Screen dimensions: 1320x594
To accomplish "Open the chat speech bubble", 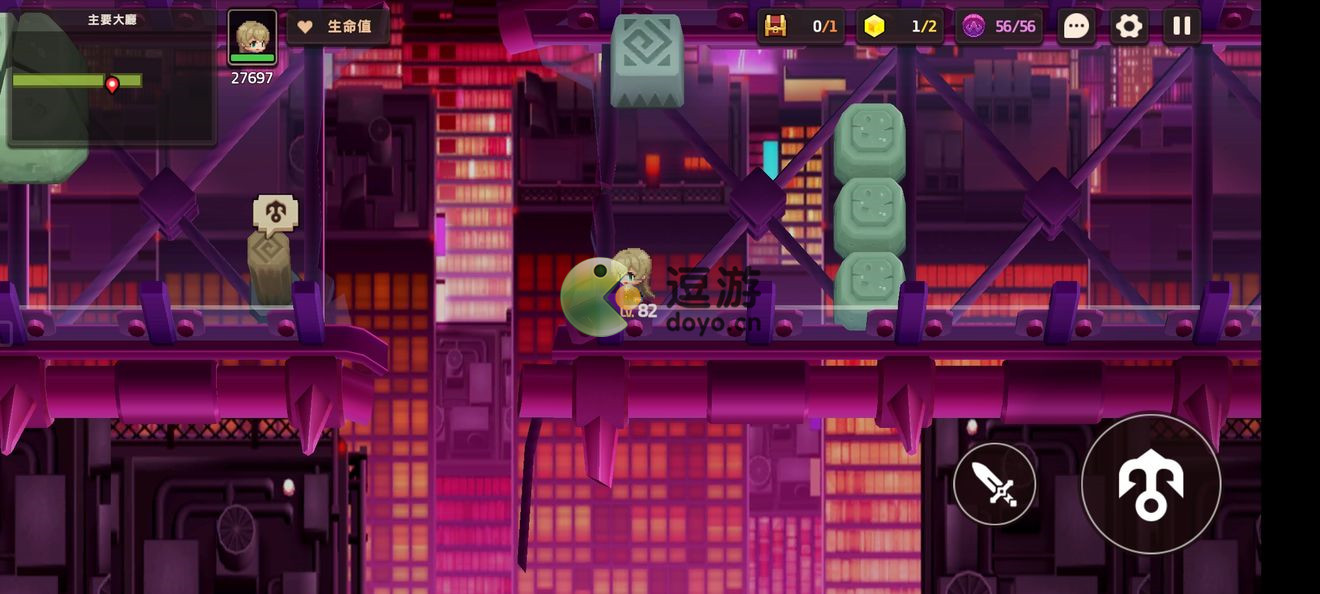I will (1076, 26).
